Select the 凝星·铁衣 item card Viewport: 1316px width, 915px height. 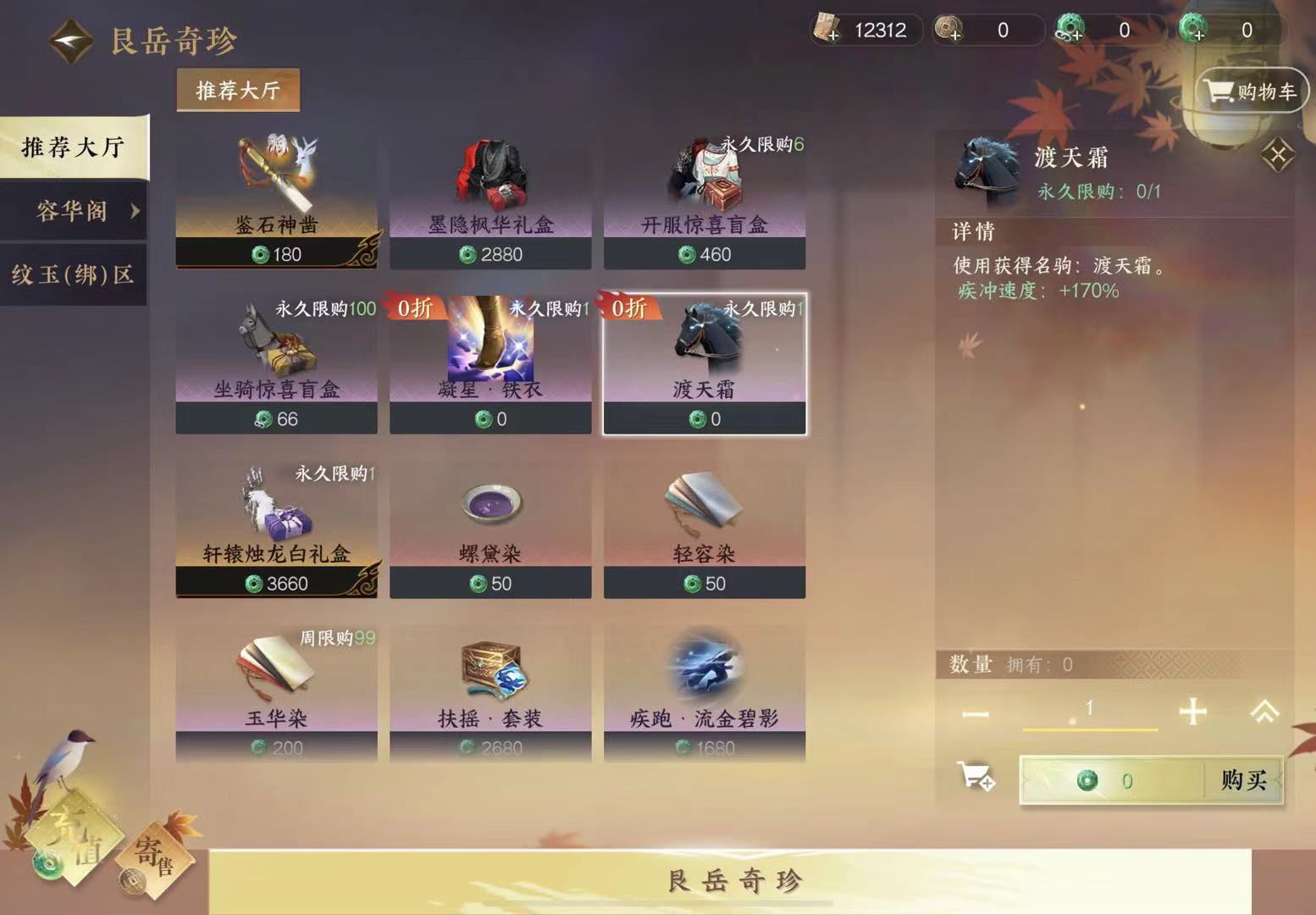point(490,364)
